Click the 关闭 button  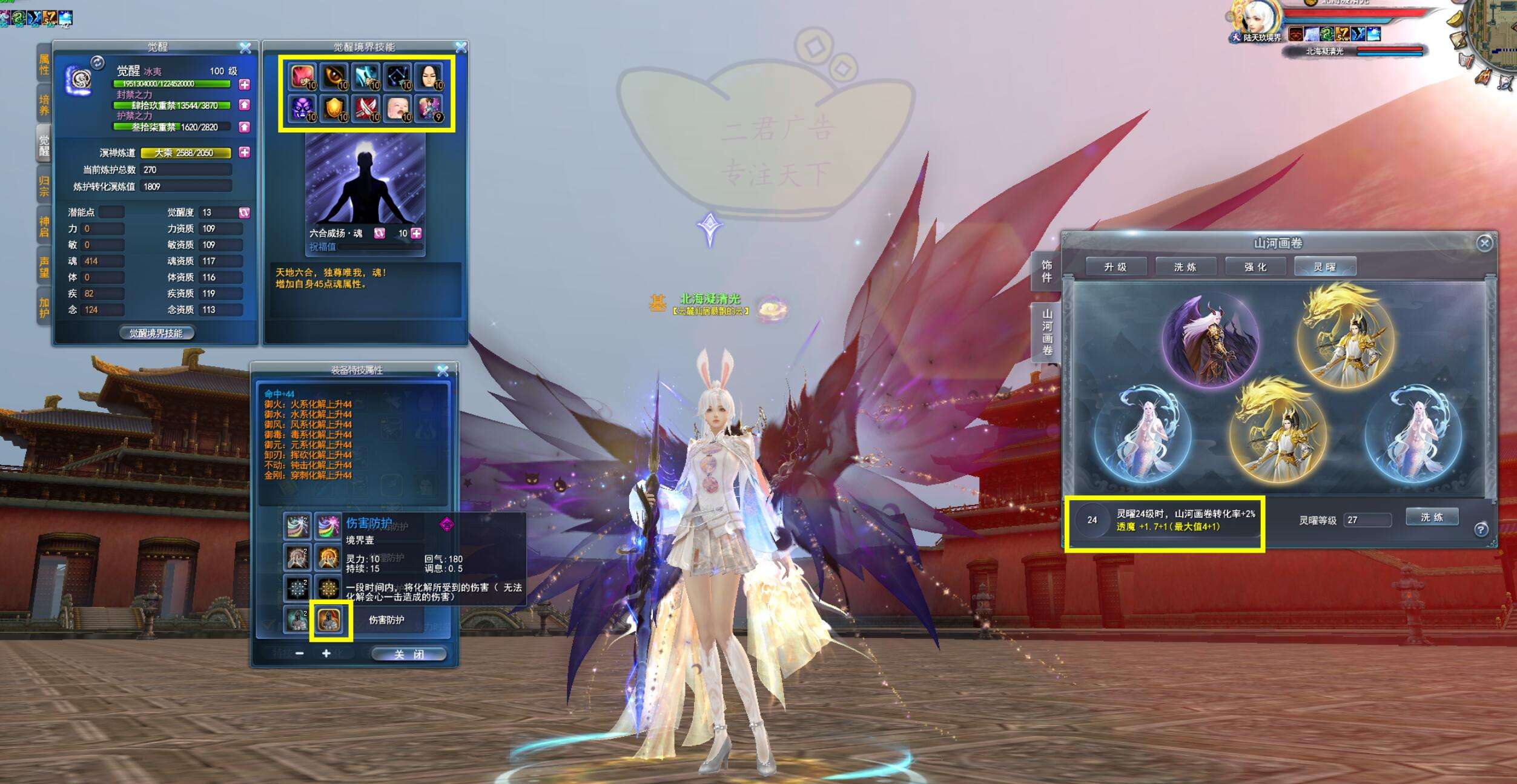click(409, 654)
